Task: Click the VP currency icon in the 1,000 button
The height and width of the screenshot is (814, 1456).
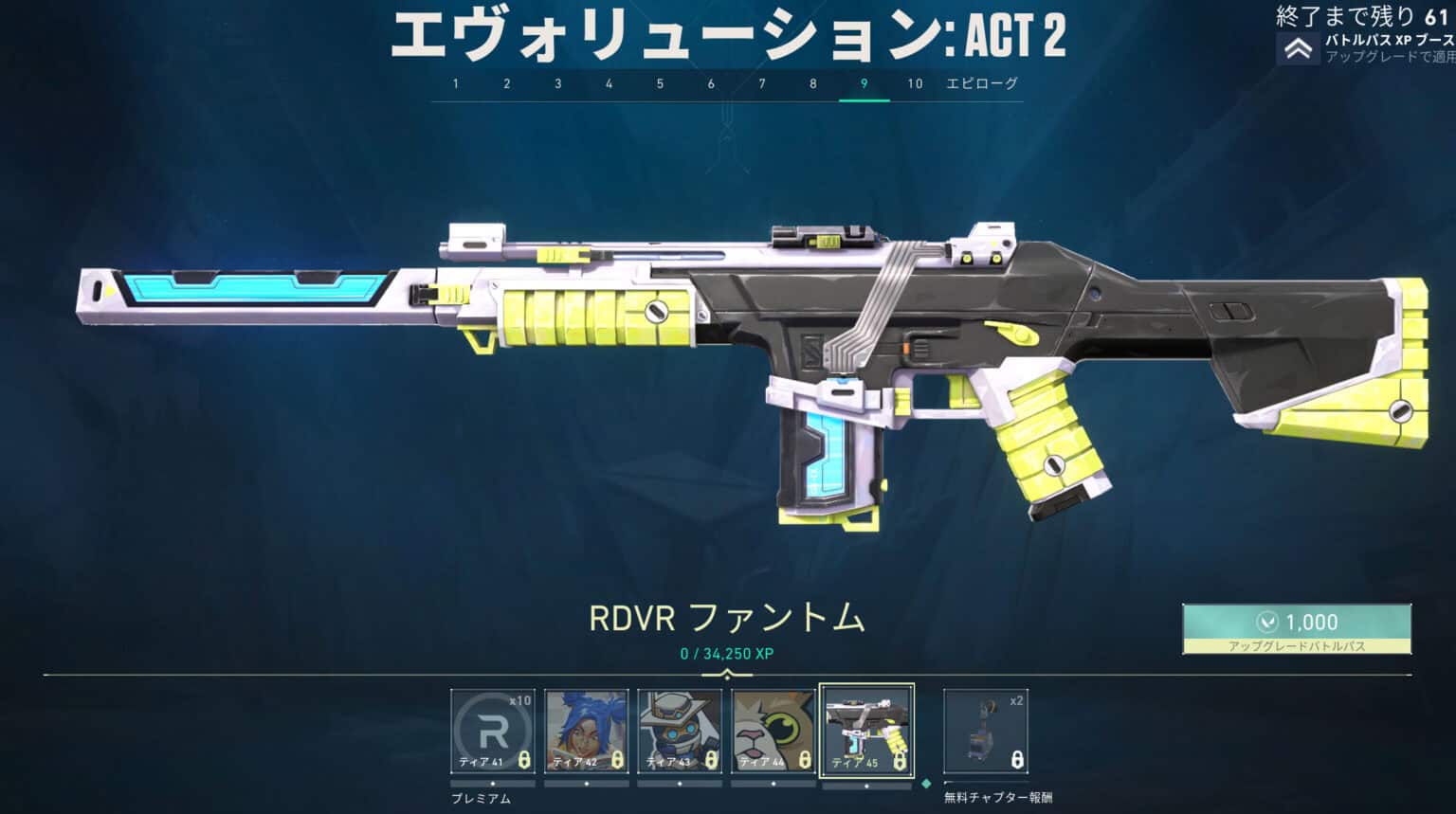Action: (x=1266, y=623)
